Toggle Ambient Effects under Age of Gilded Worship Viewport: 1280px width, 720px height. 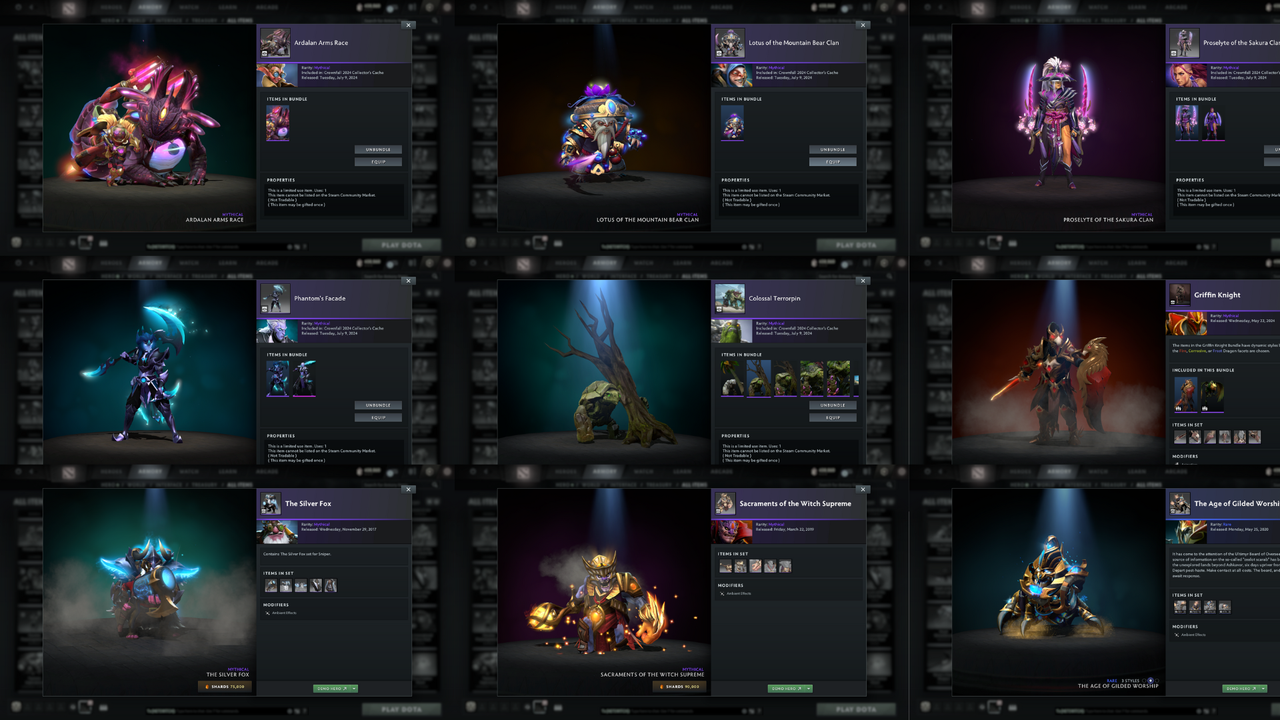[1190, 634]
